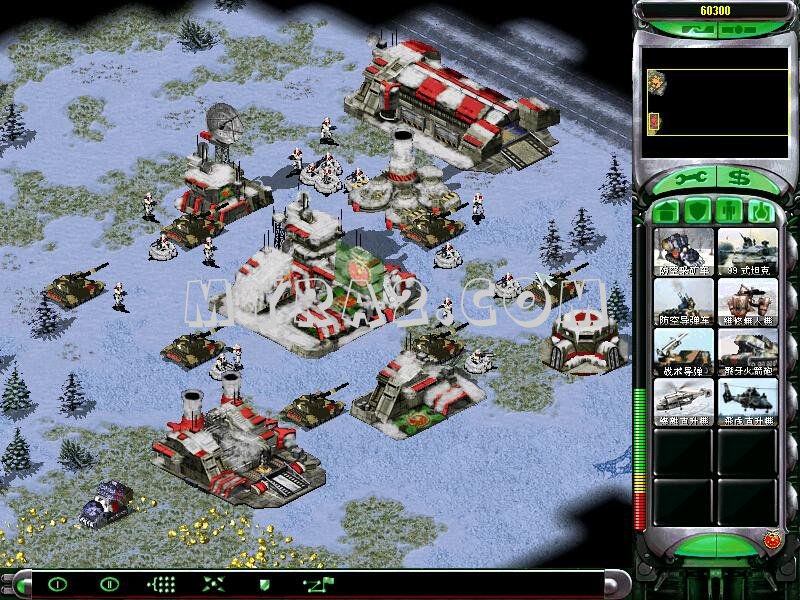The width and height of the screenshot is (800, 600).
Task: Select the 维修無人機 repair drone cameo
Action: 747,302
